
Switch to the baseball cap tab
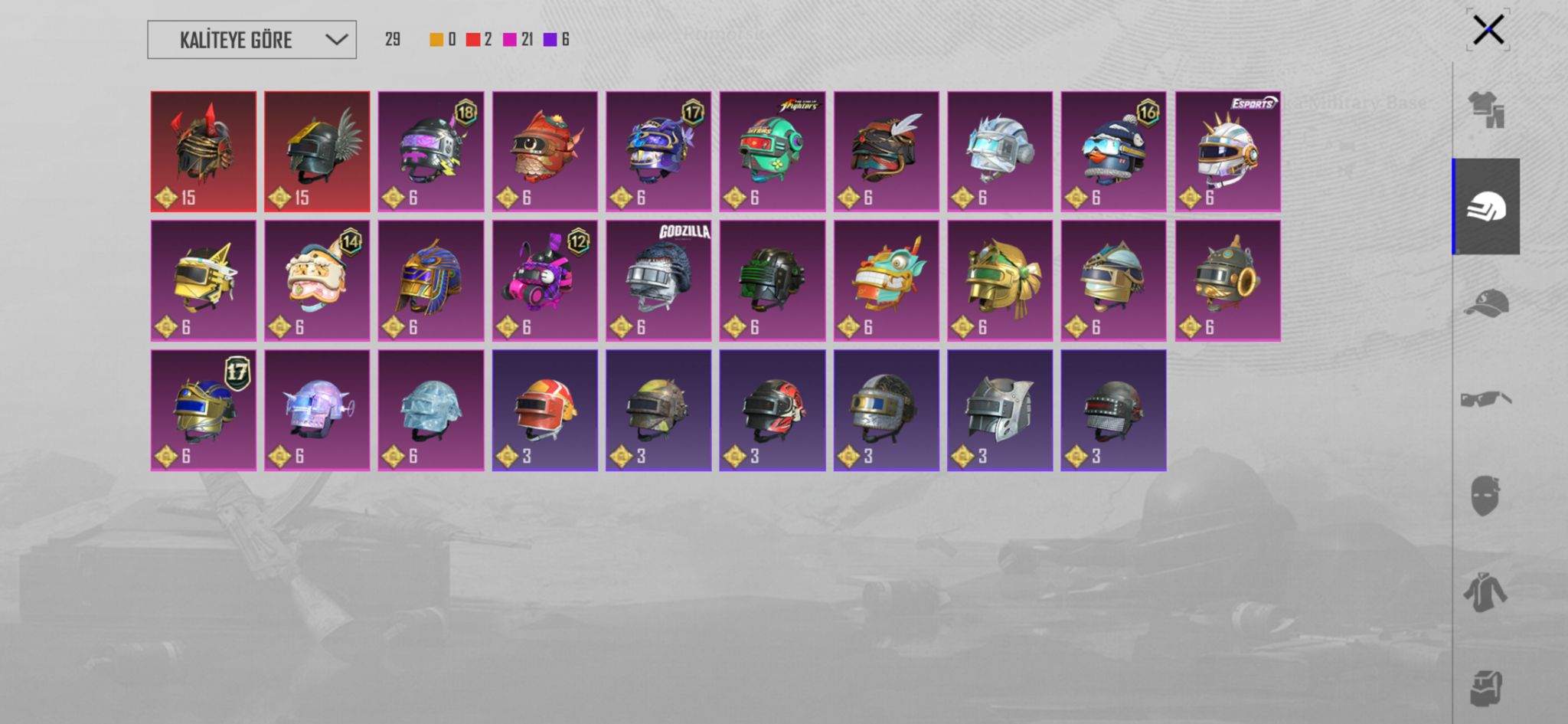coord(1486,303)
